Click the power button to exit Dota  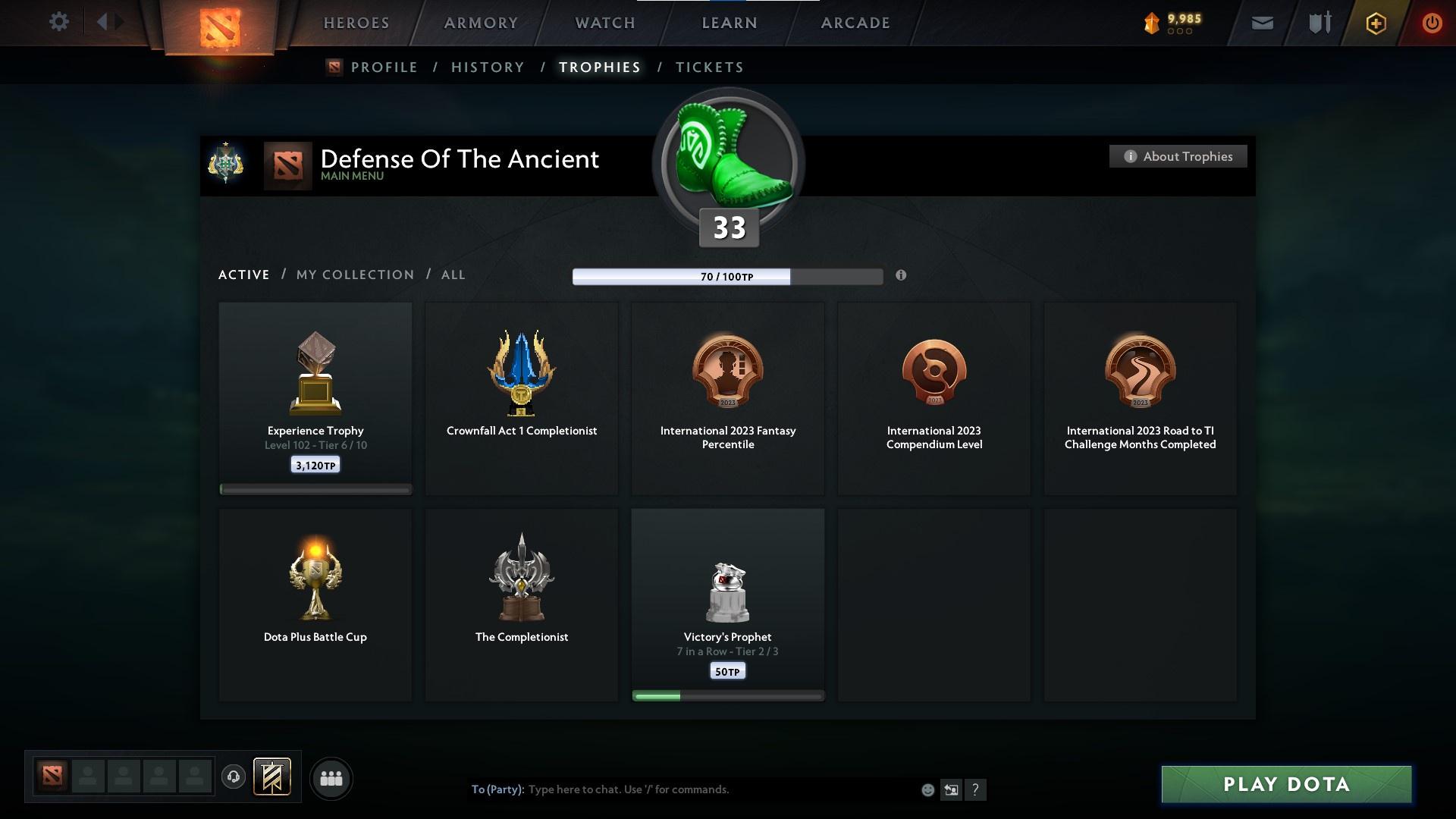click(1432, 23)
